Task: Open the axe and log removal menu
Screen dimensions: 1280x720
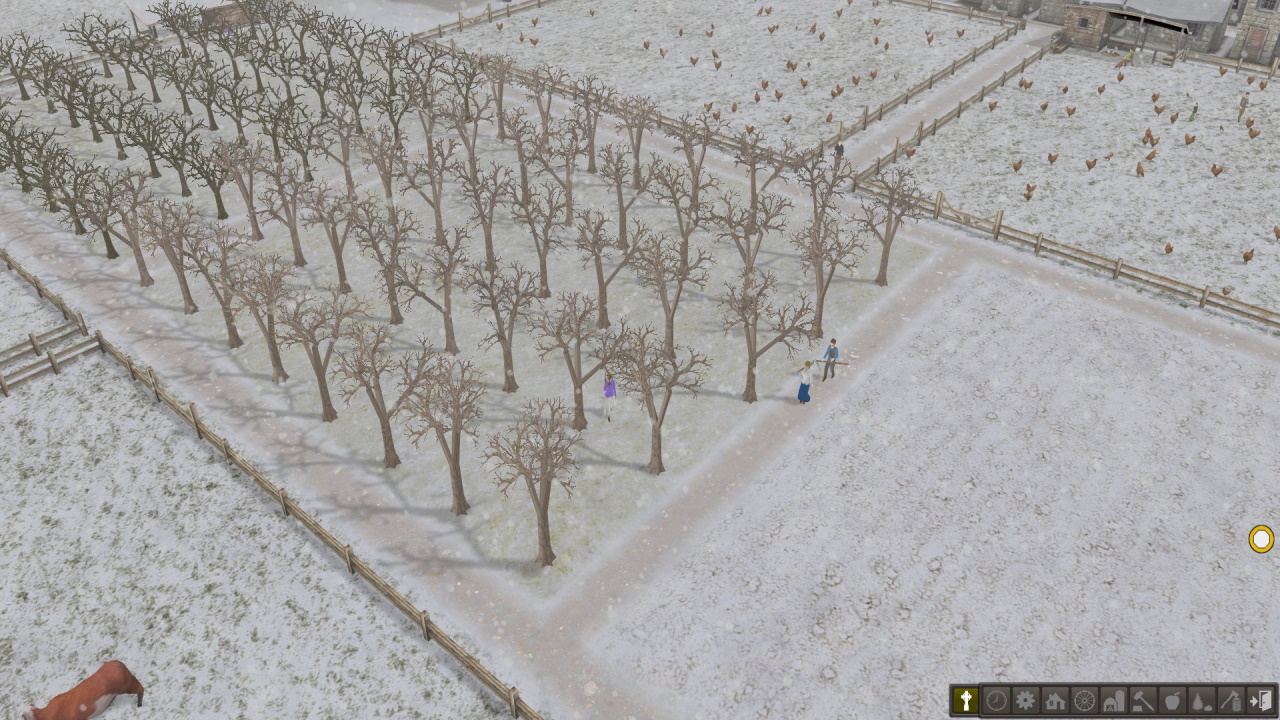Action: (1231, 700)
